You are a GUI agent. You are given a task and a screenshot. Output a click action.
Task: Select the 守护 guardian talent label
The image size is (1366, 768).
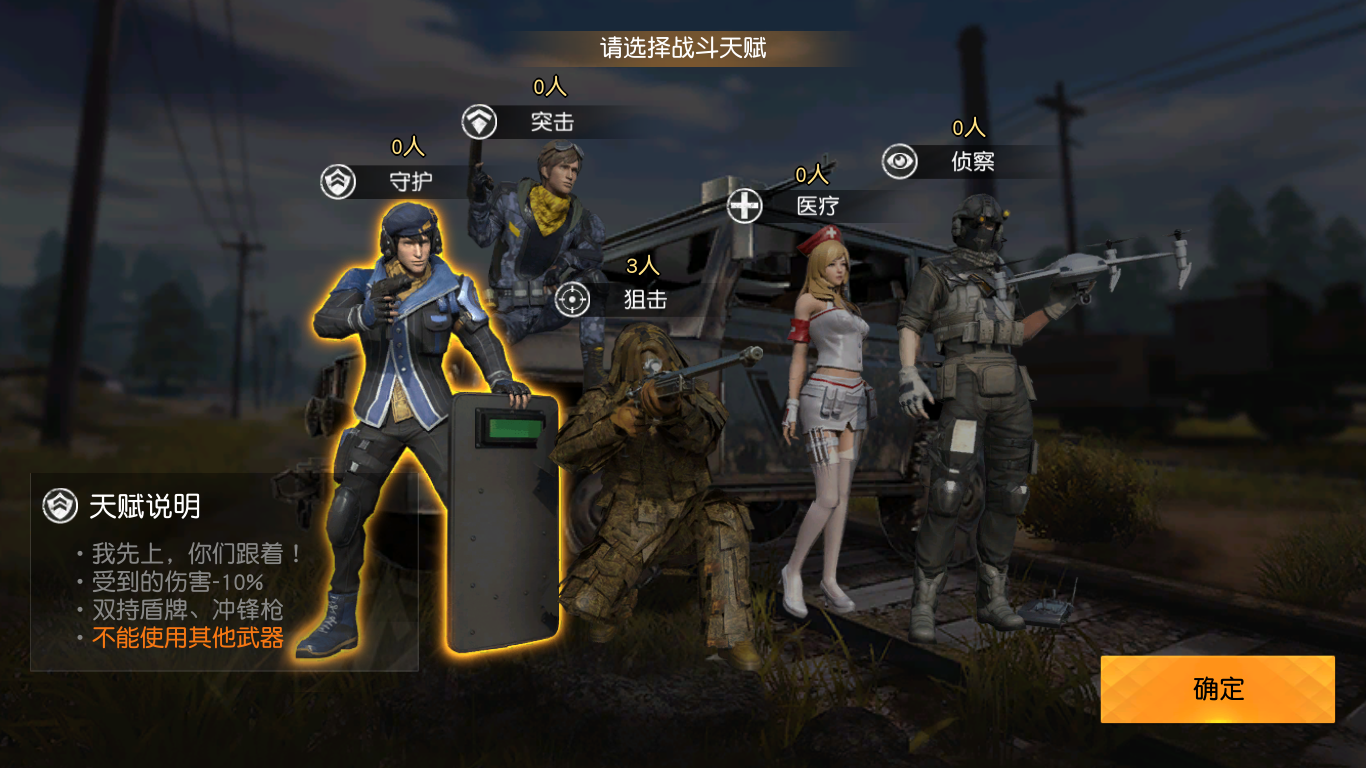coord(409,182)
